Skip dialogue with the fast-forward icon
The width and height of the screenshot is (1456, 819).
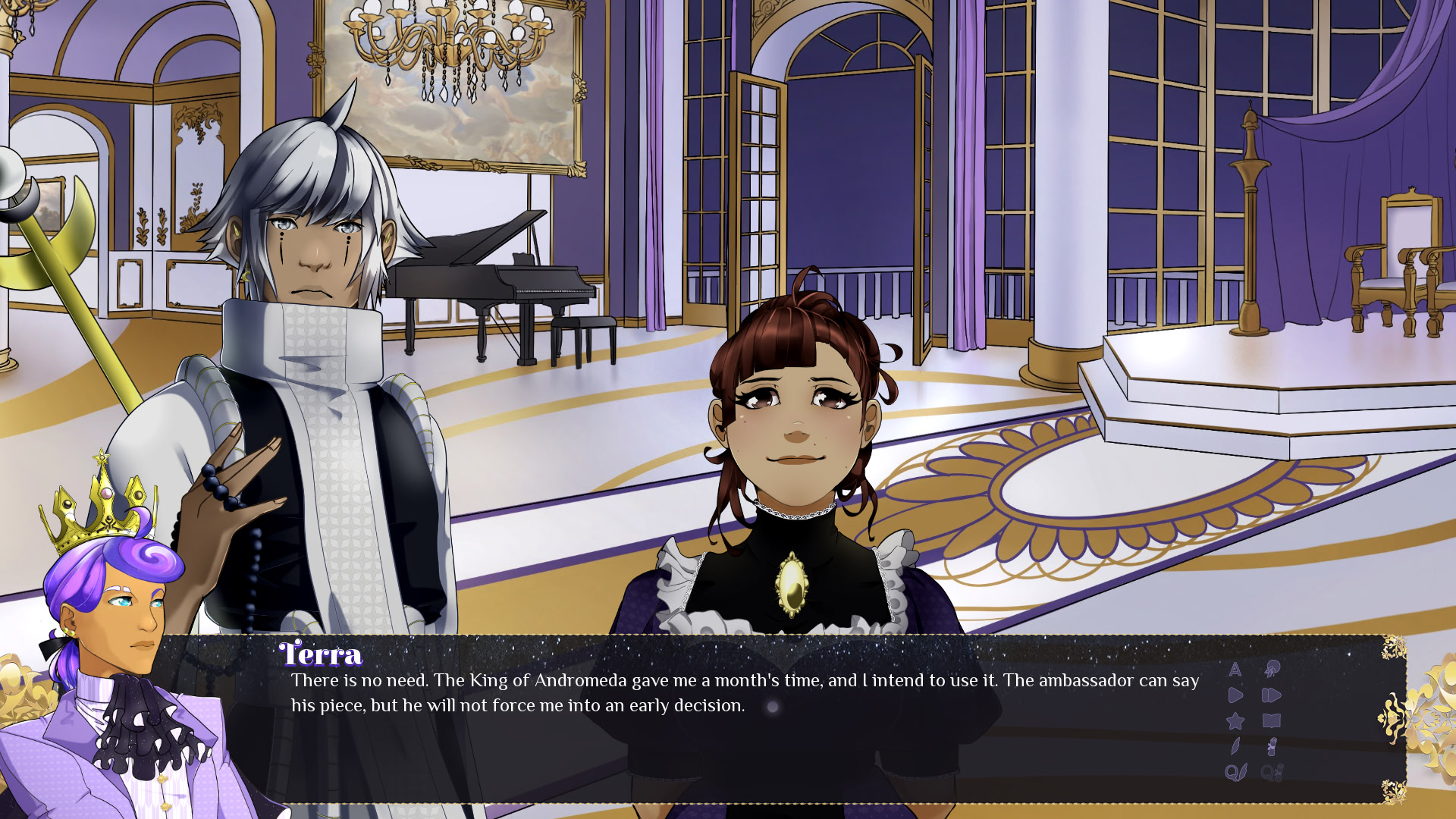click(1272, 695)
